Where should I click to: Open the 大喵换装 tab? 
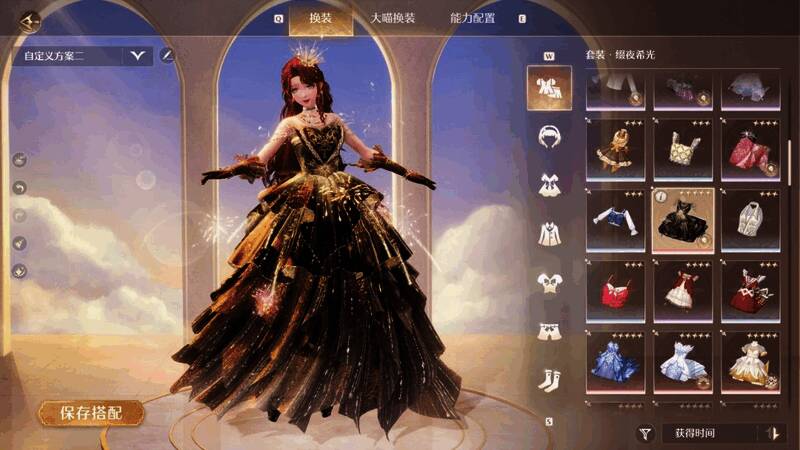pos(392,18)
